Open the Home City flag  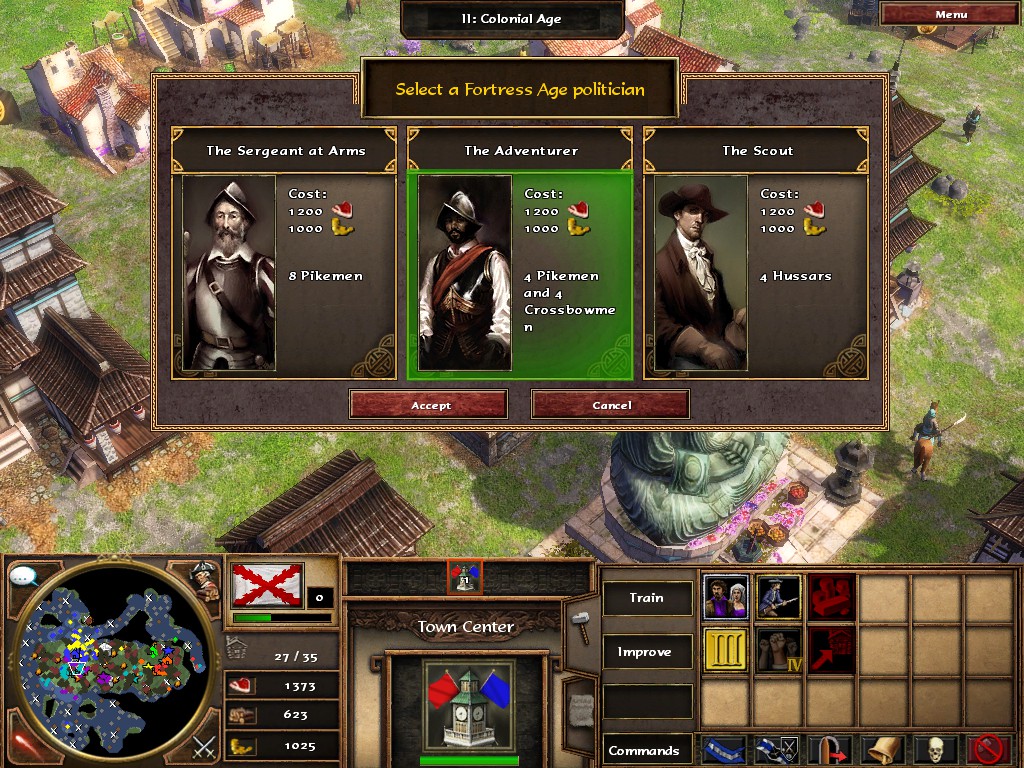pyautogui.click(x=267, y=584)
